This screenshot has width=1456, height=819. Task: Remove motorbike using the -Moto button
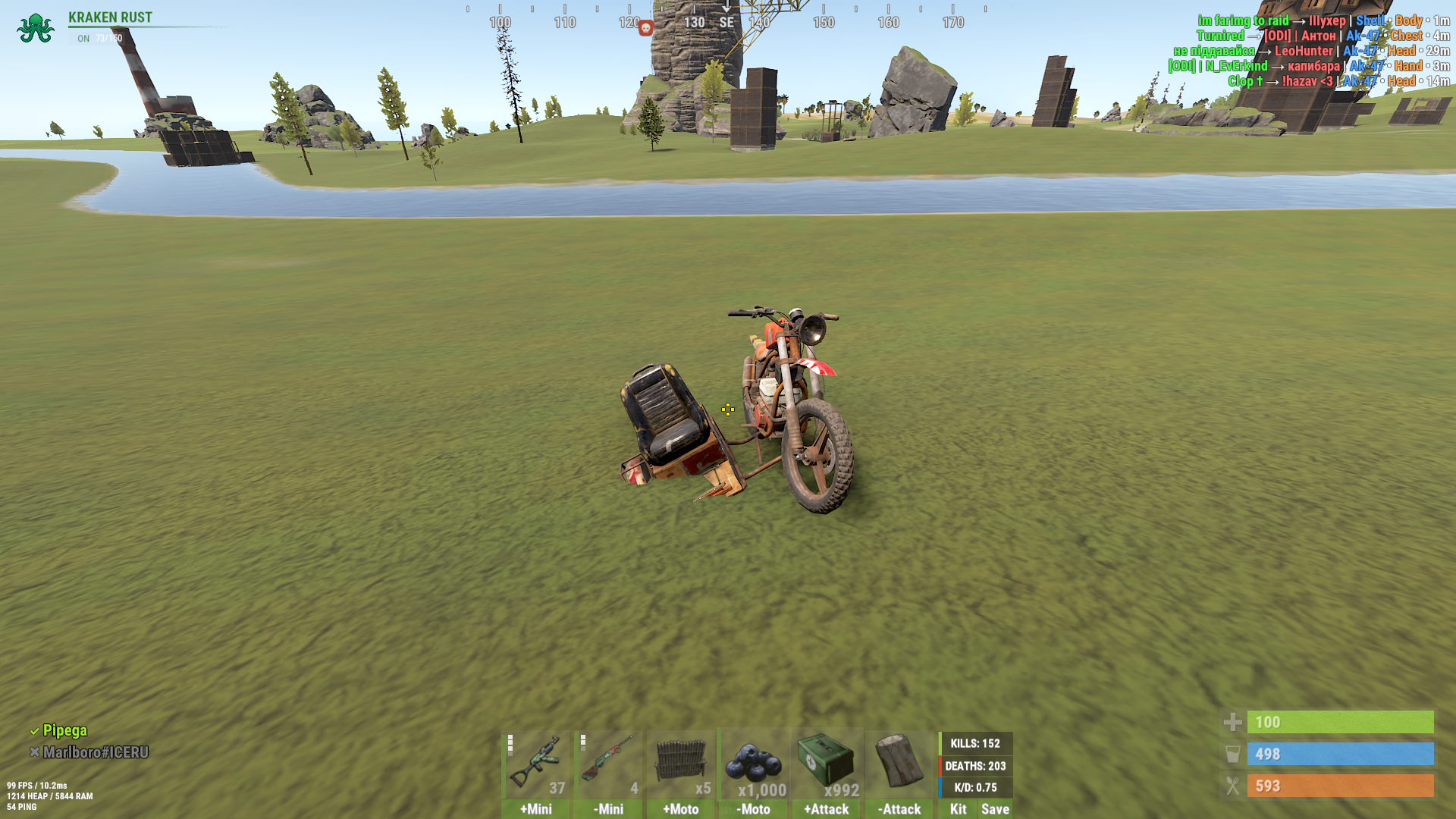pyautogui.click(x=754, y=809)
